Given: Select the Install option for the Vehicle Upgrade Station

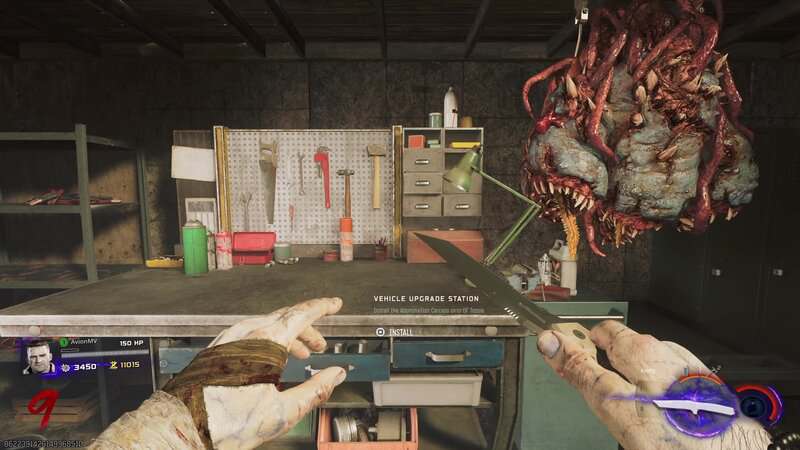Looking at the screenshot, I should point(398,331).
